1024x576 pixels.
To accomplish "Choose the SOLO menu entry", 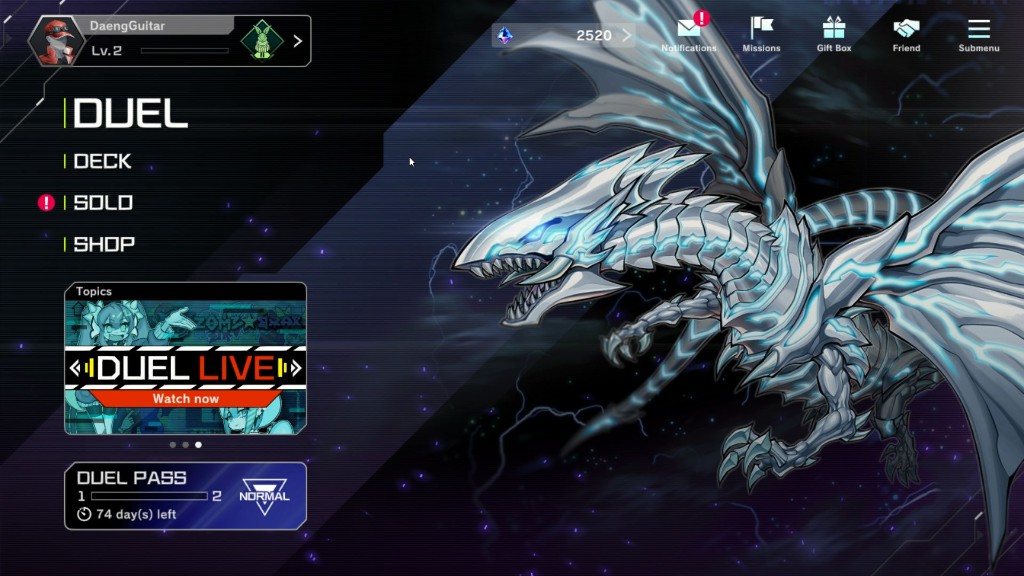I will [103, 203].
